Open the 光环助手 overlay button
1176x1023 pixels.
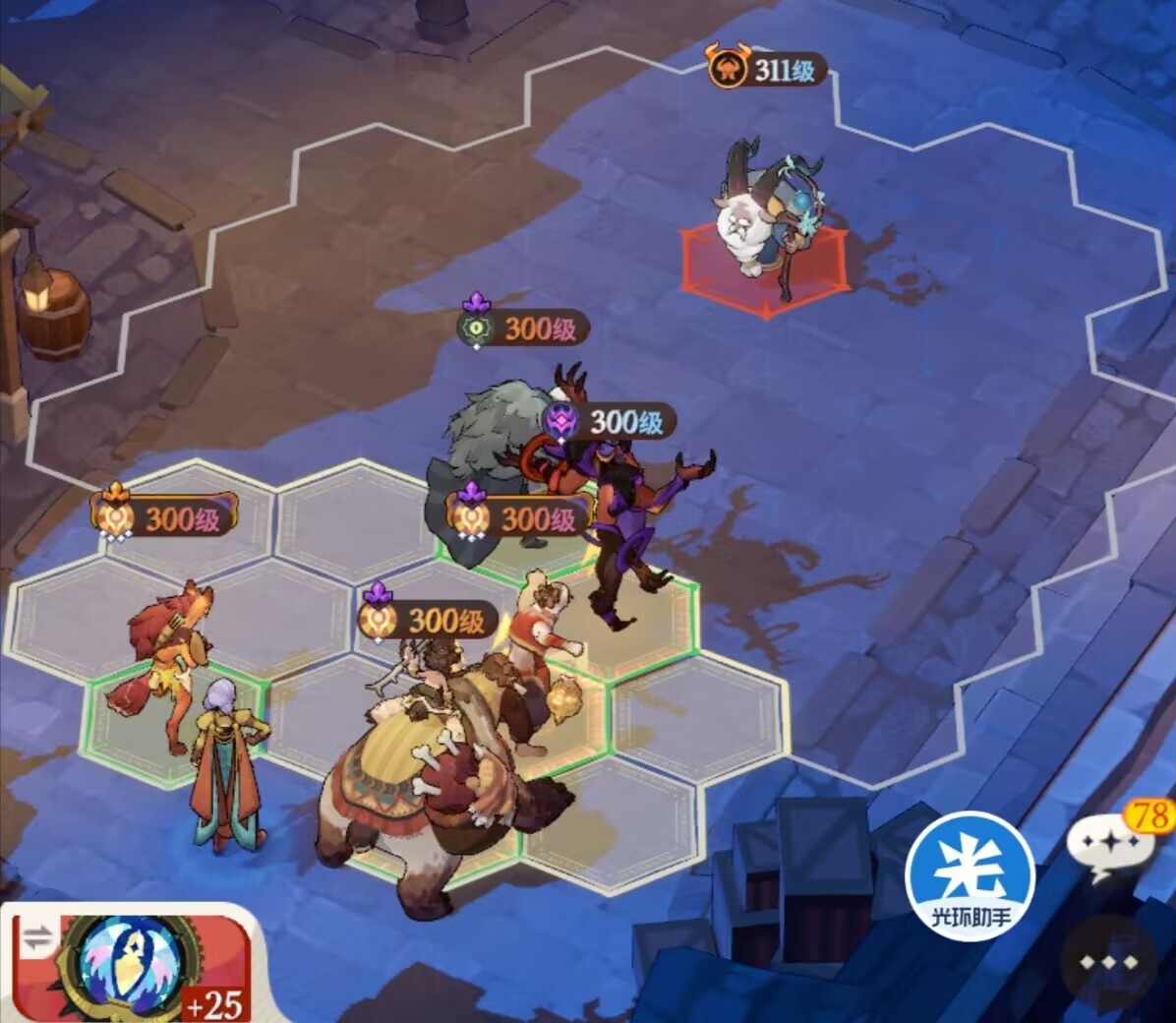click(970, 875)
